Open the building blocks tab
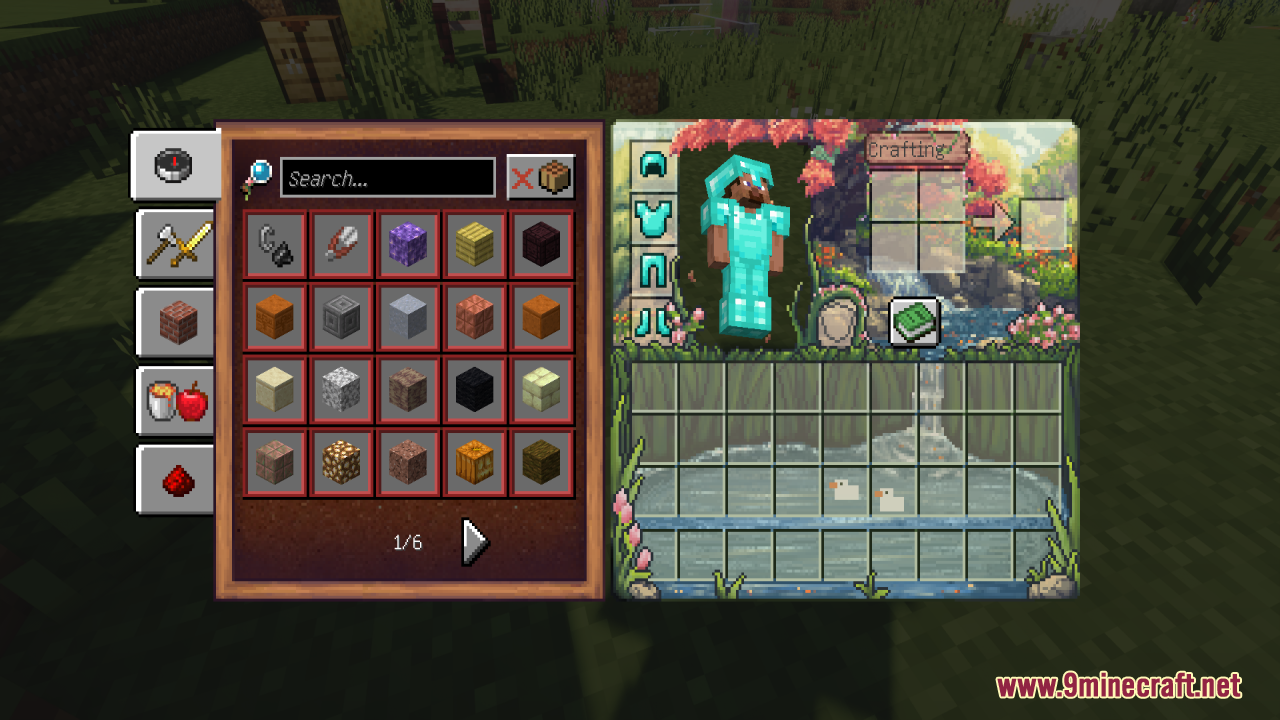This screenshot has width=1280, height=720. pos(177,322)
